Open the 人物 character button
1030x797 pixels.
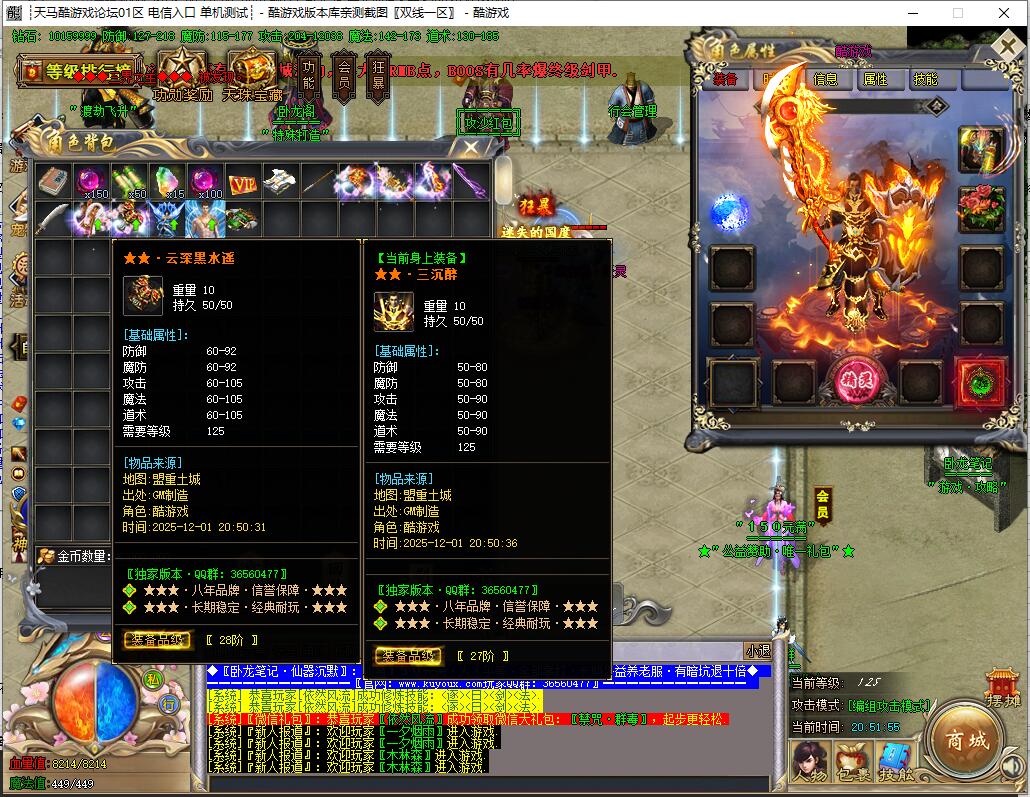tap(809, 762)
